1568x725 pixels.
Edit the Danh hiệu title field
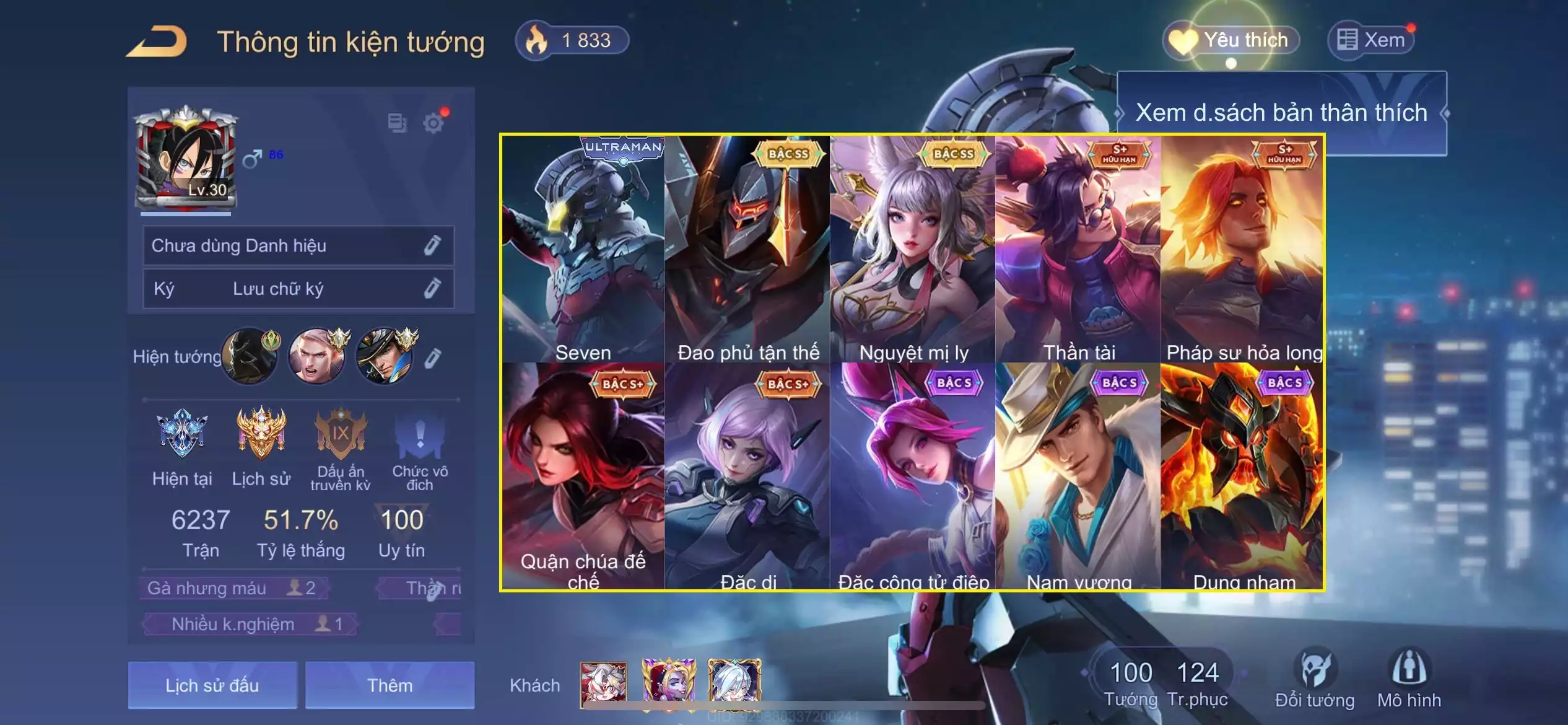432,246
